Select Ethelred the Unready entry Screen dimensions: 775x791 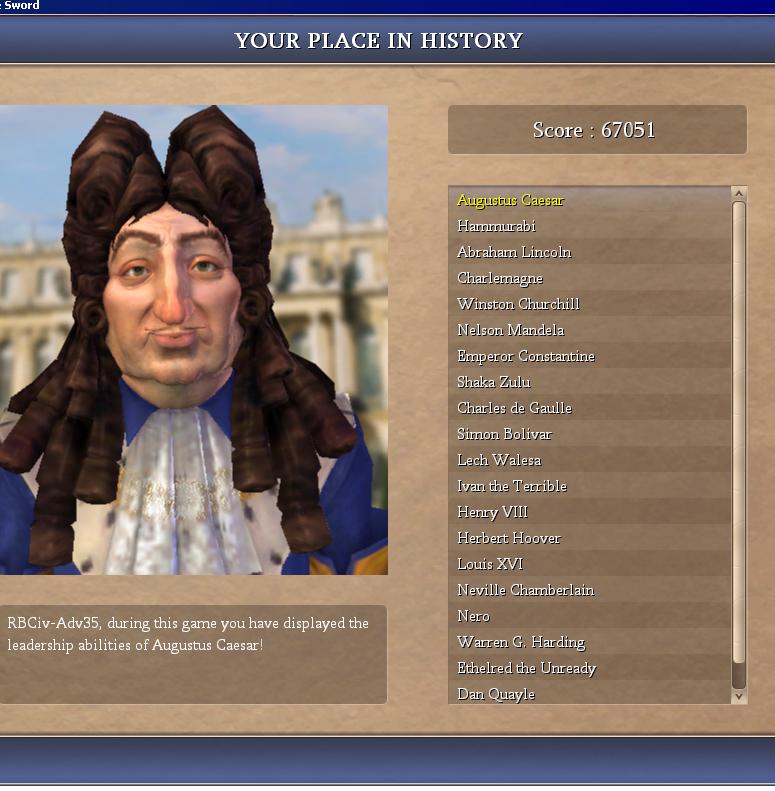[x=526, y=668]
